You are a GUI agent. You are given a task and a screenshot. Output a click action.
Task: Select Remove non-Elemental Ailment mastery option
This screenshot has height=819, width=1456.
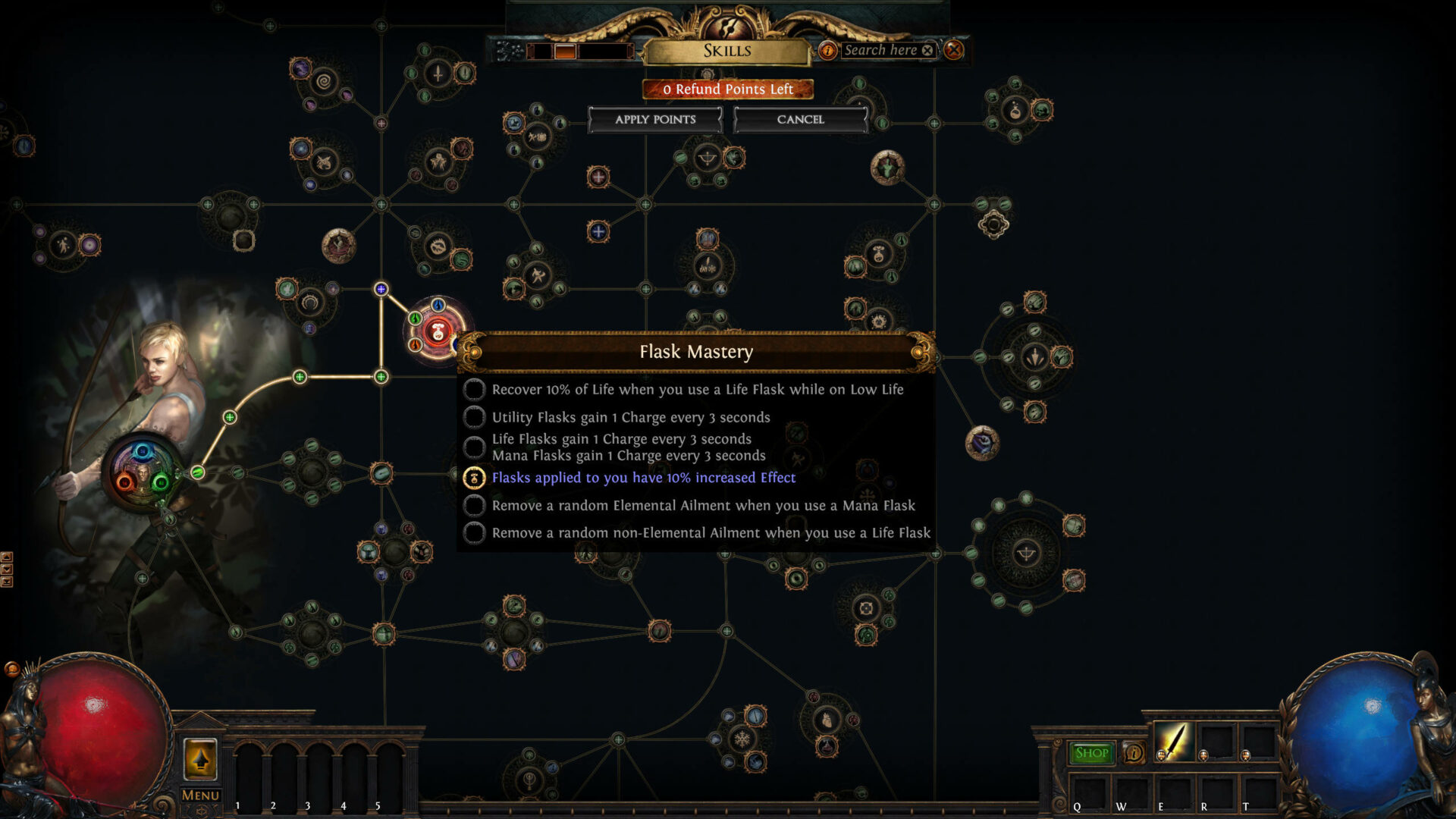tap(474, 533)
